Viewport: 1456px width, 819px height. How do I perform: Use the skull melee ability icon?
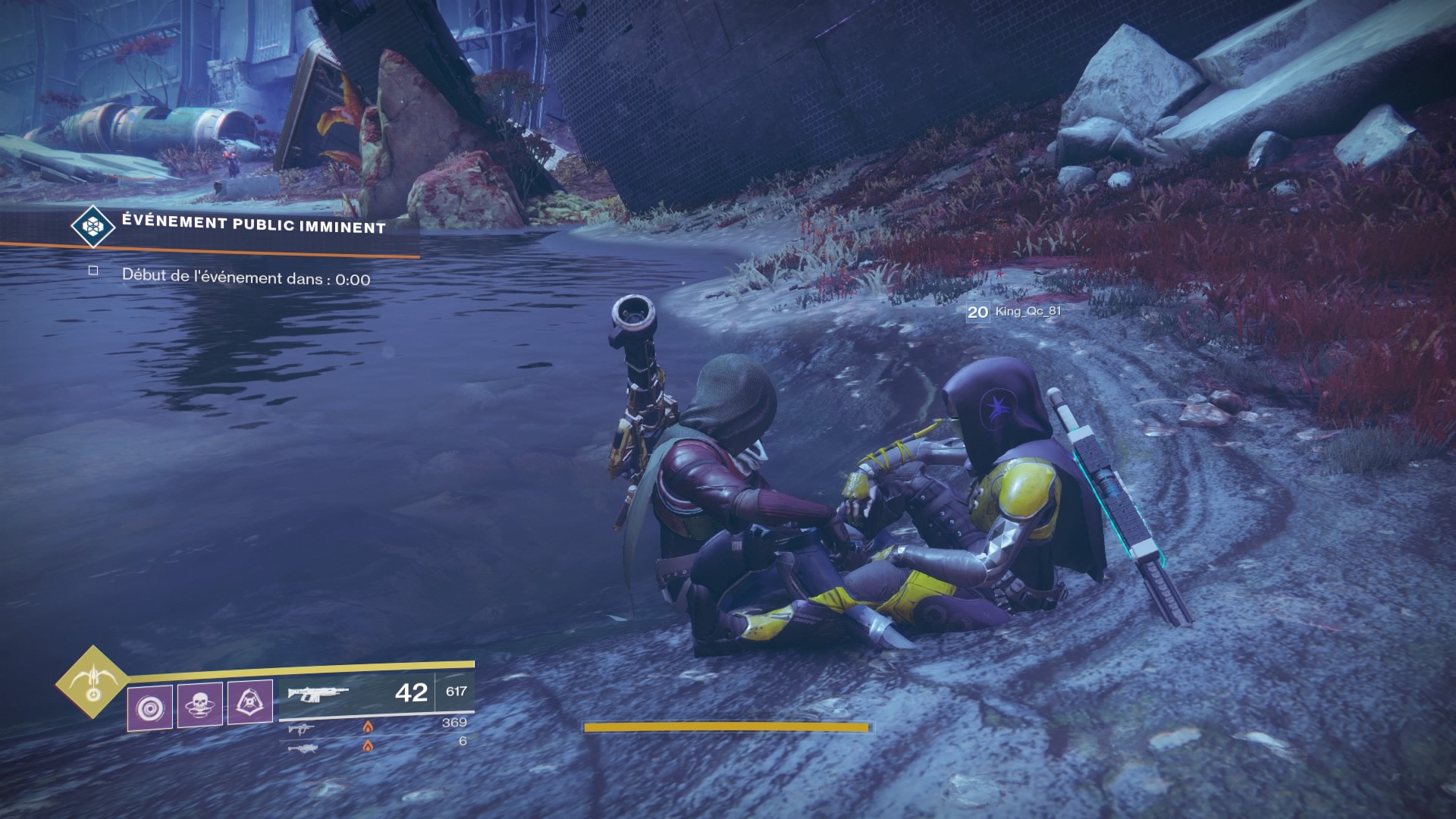(x=200, y=704)
